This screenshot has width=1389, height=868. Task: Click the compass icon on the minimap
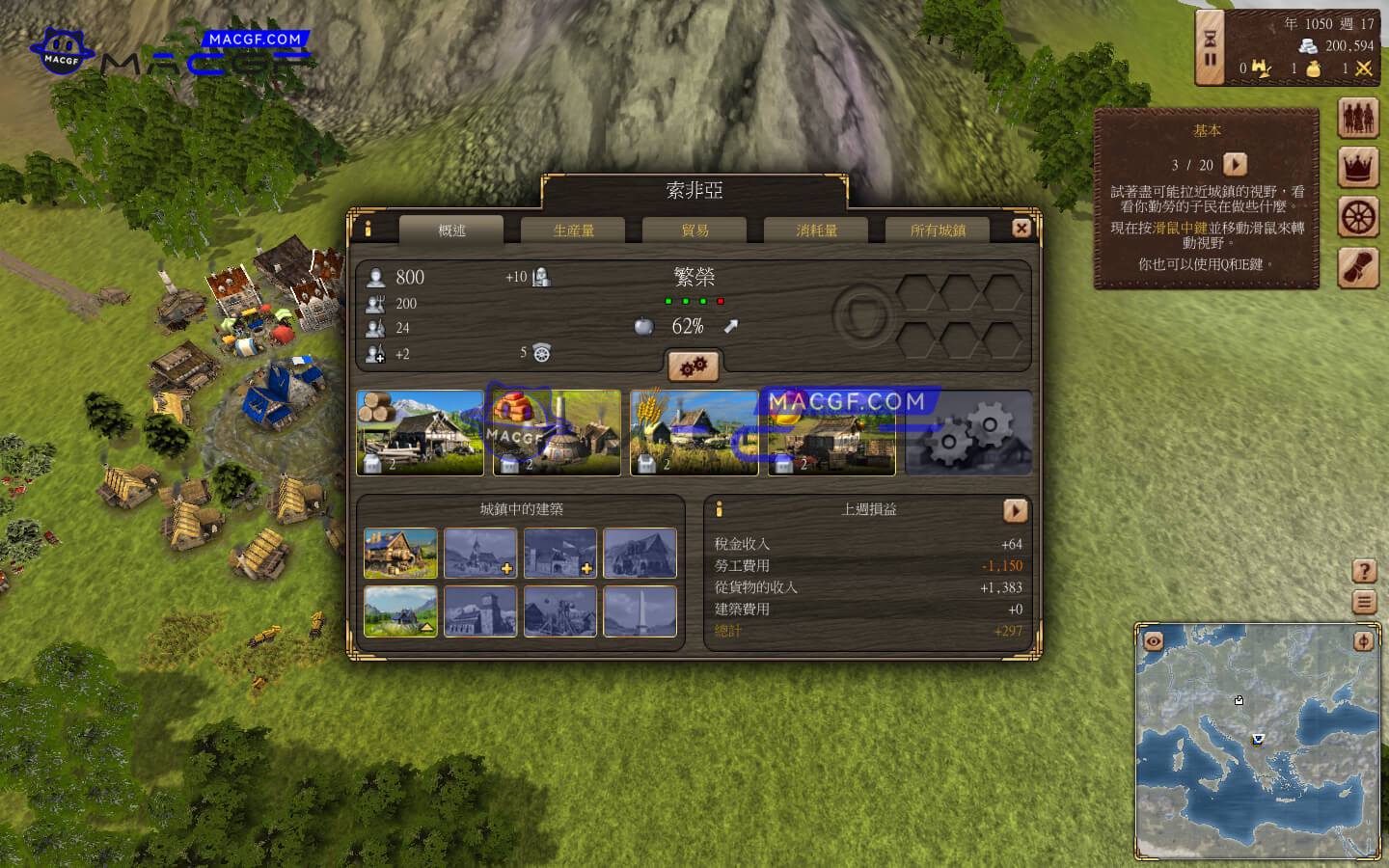(x=1365, y=641)
